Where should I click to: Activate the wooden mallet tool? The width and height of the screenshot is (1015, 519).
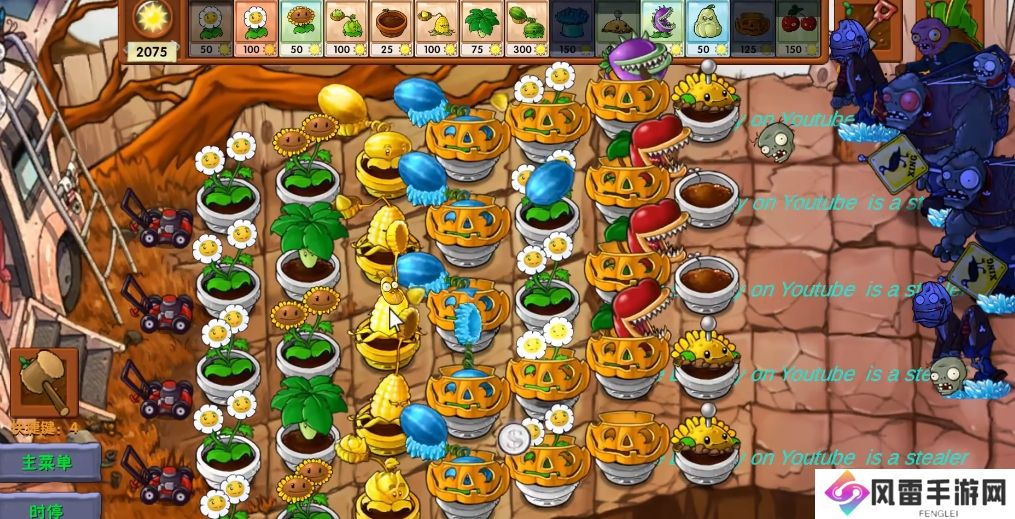45,381
